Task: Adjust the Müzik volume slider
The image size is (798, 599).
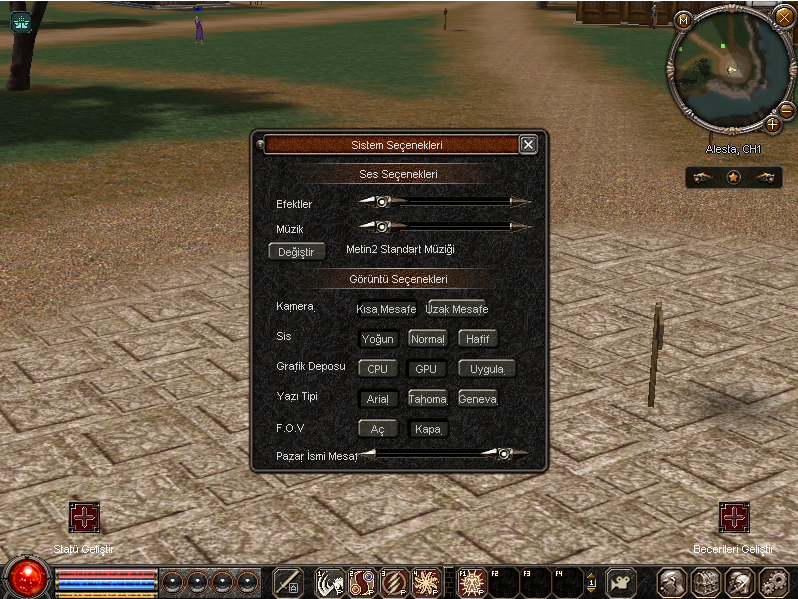Action: coord(381,226)
